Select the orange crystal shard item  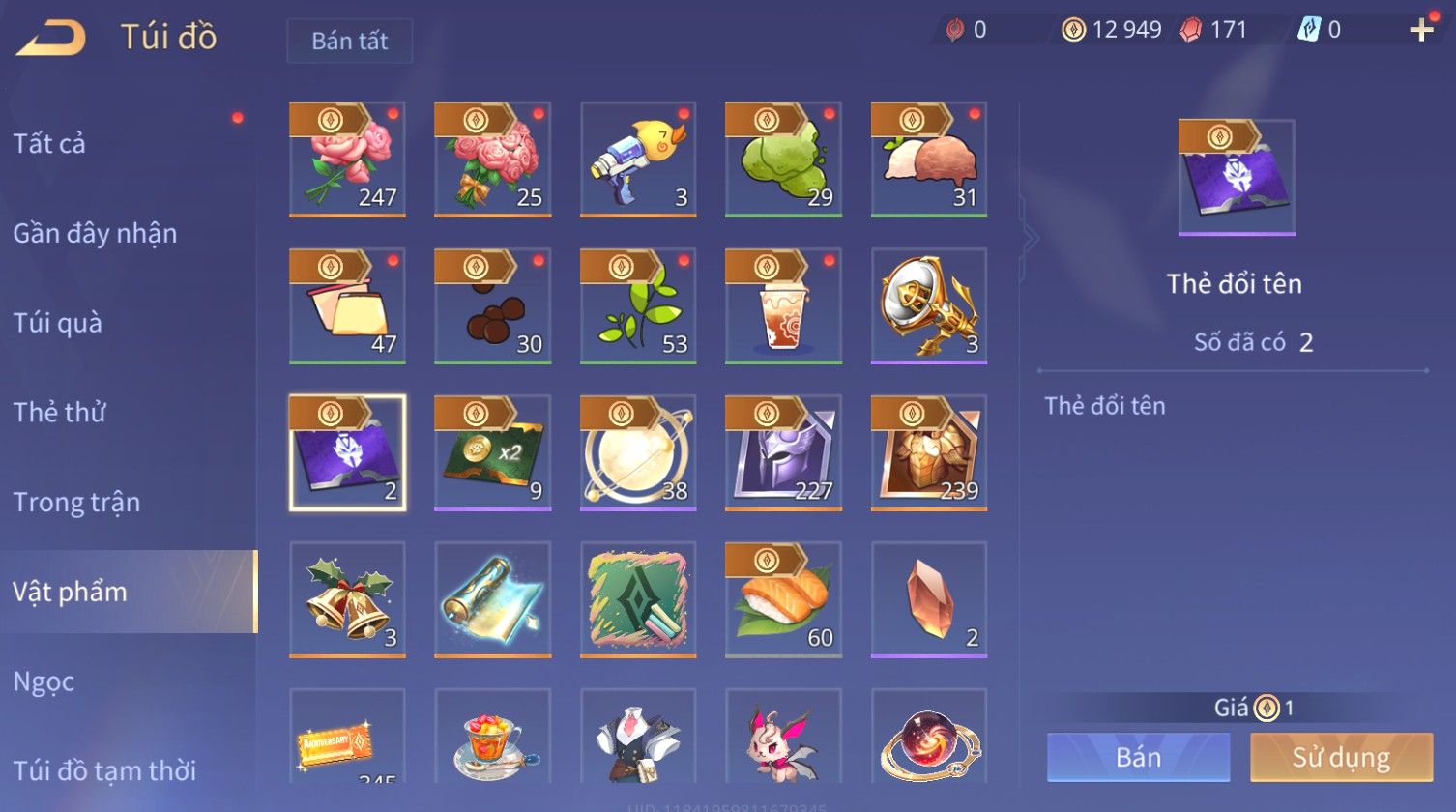[929, 599]
